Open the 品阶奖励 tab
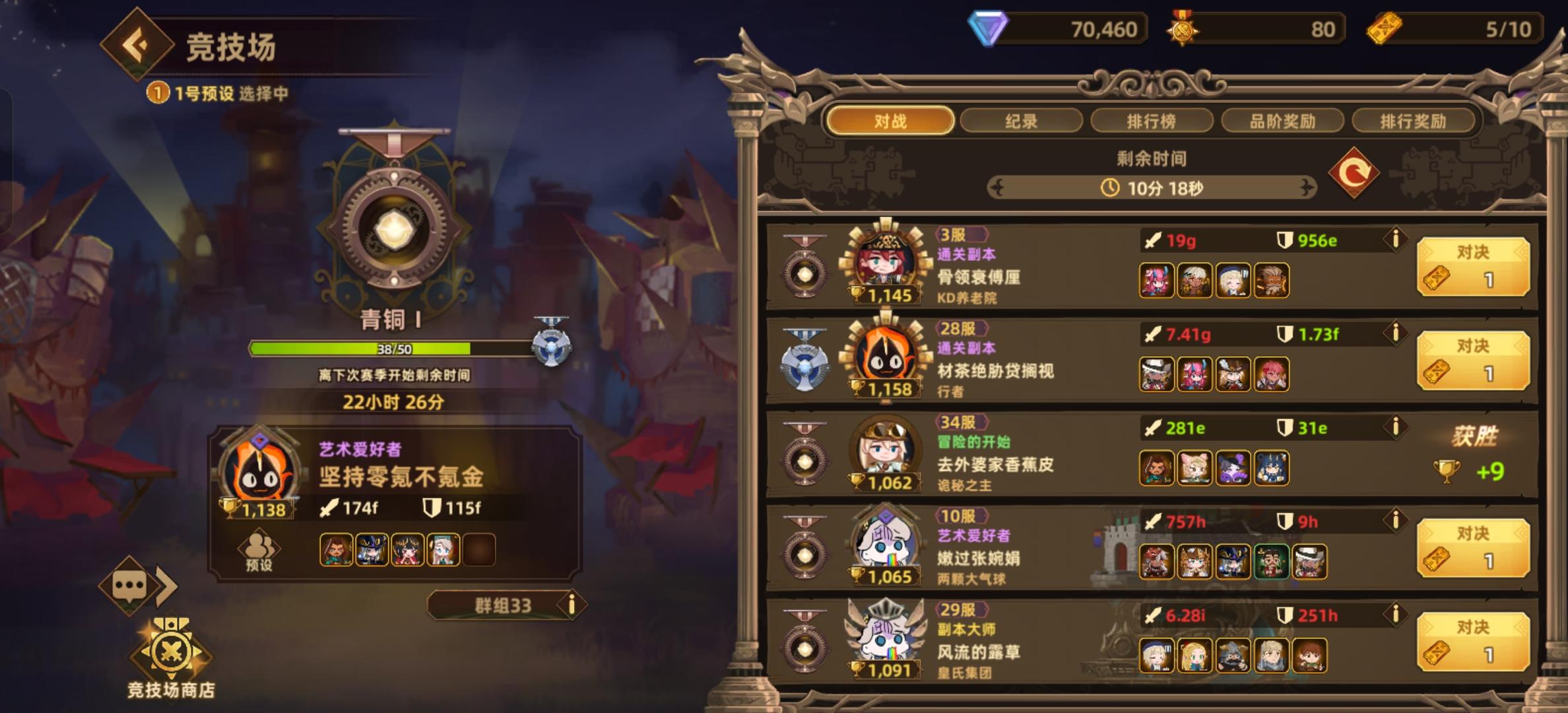The image size is (1568, 713). tap(1282, 120)
